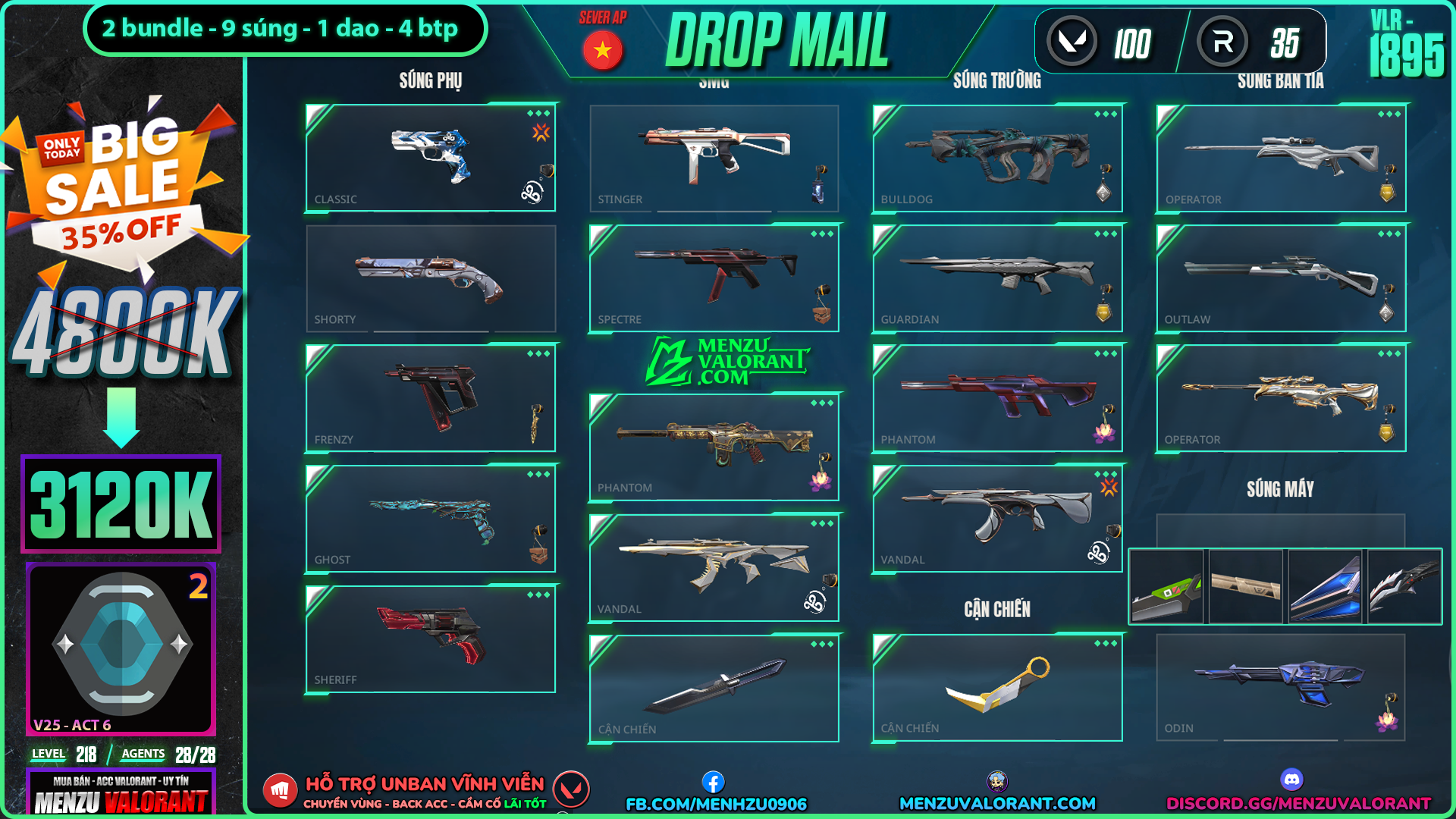Image resolution: width=1456 pixels, height=819 pixels.
Task: Pick the green knife thumbnail
Action: pyautogui.click(x=1166, y=587)
